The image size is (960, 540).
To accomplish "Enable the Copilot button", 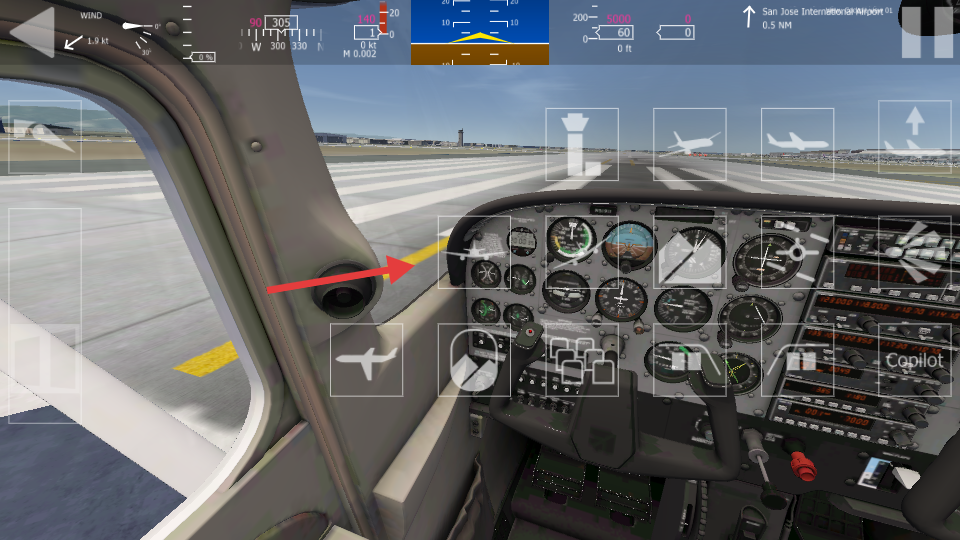I will pyautogui.click(x=914, y=359).
